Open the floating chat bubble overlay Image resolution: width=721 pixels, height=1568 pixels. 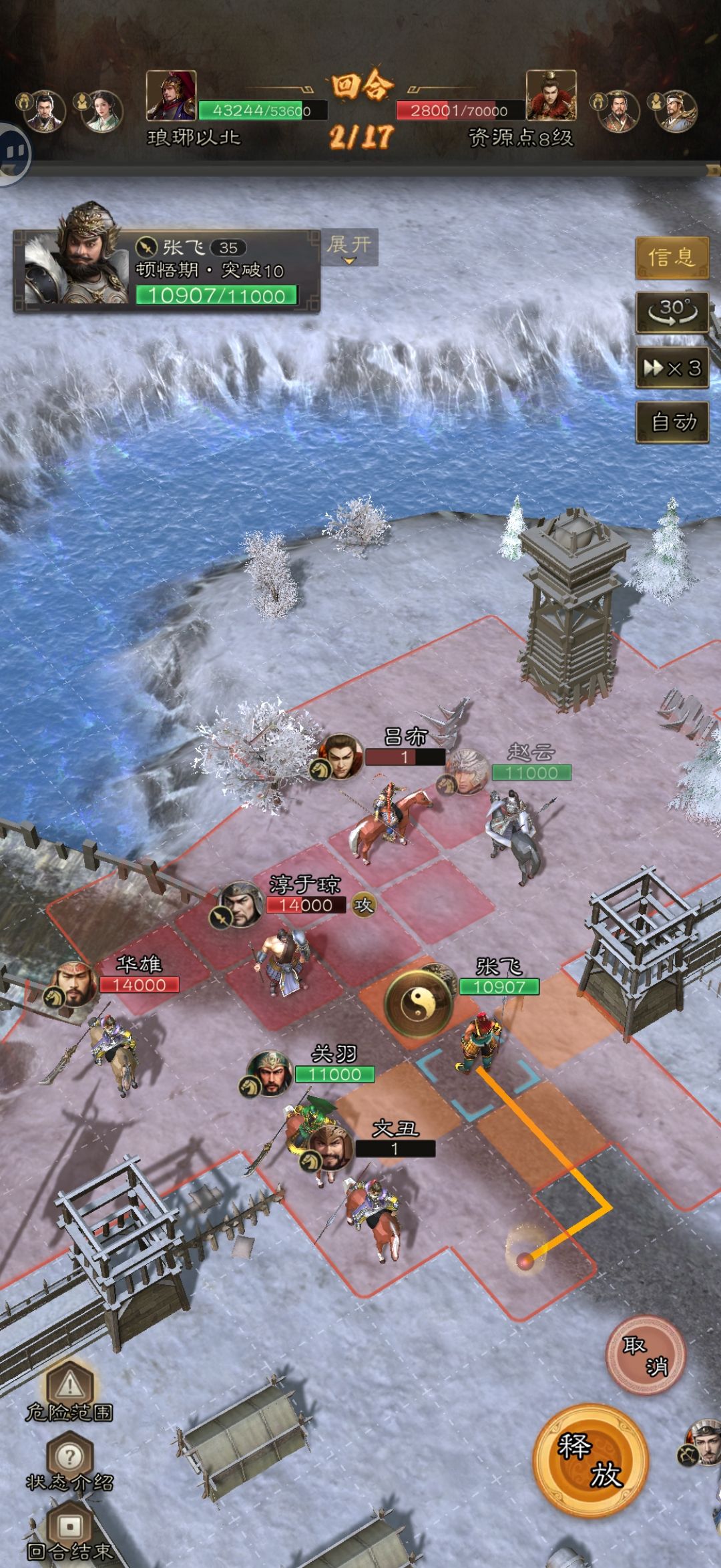13,152
